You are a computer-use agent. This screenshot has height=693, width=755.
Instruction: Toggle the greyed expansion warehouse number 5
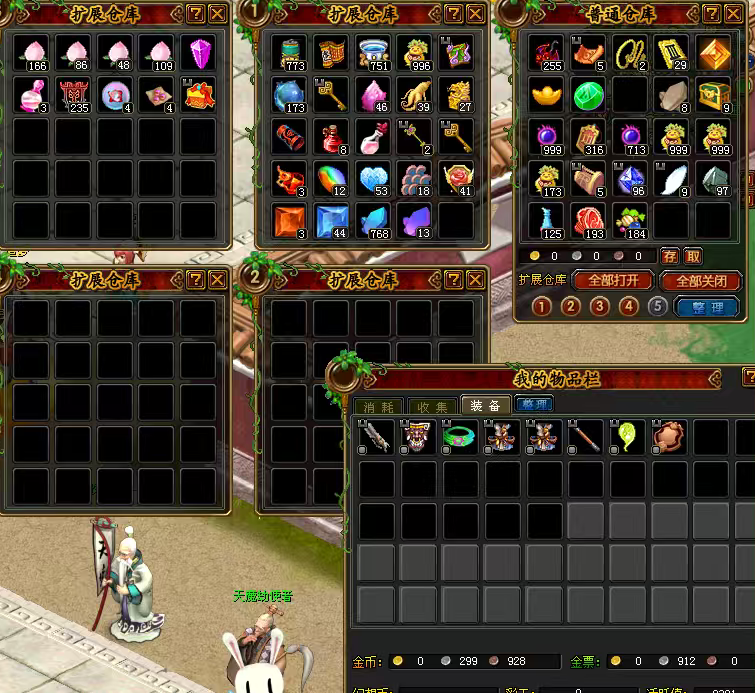point(657,306)
